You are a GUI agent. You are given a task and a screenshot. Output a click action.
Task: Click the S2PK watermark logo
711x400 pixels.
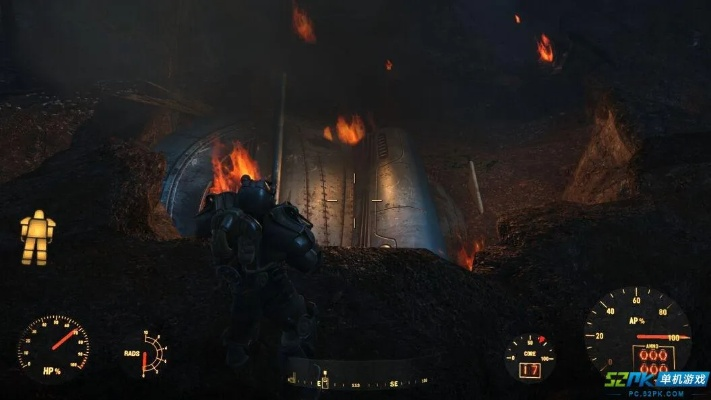pyautogui.click(x=655, y=383)
